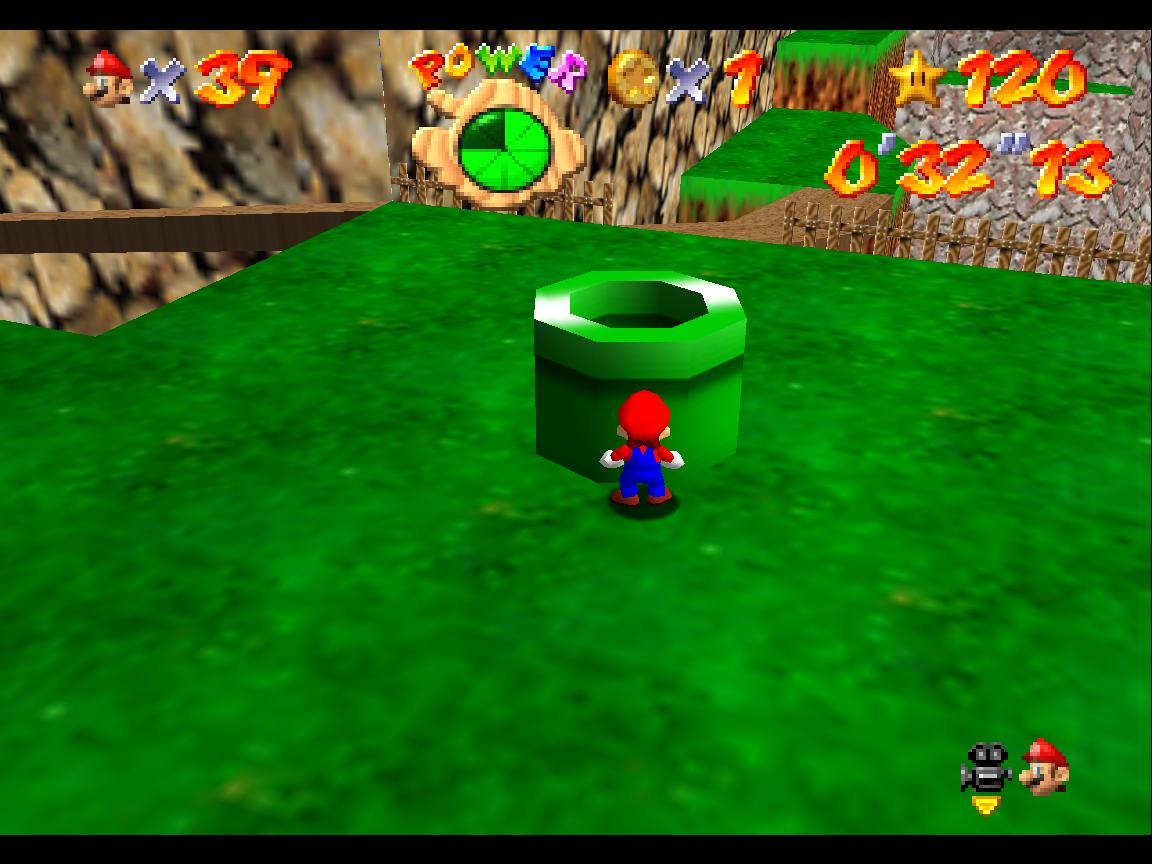Select the Mario head beside the camera icon
The height and width of the screenshot is (864, 1152).
[1045, 767]
